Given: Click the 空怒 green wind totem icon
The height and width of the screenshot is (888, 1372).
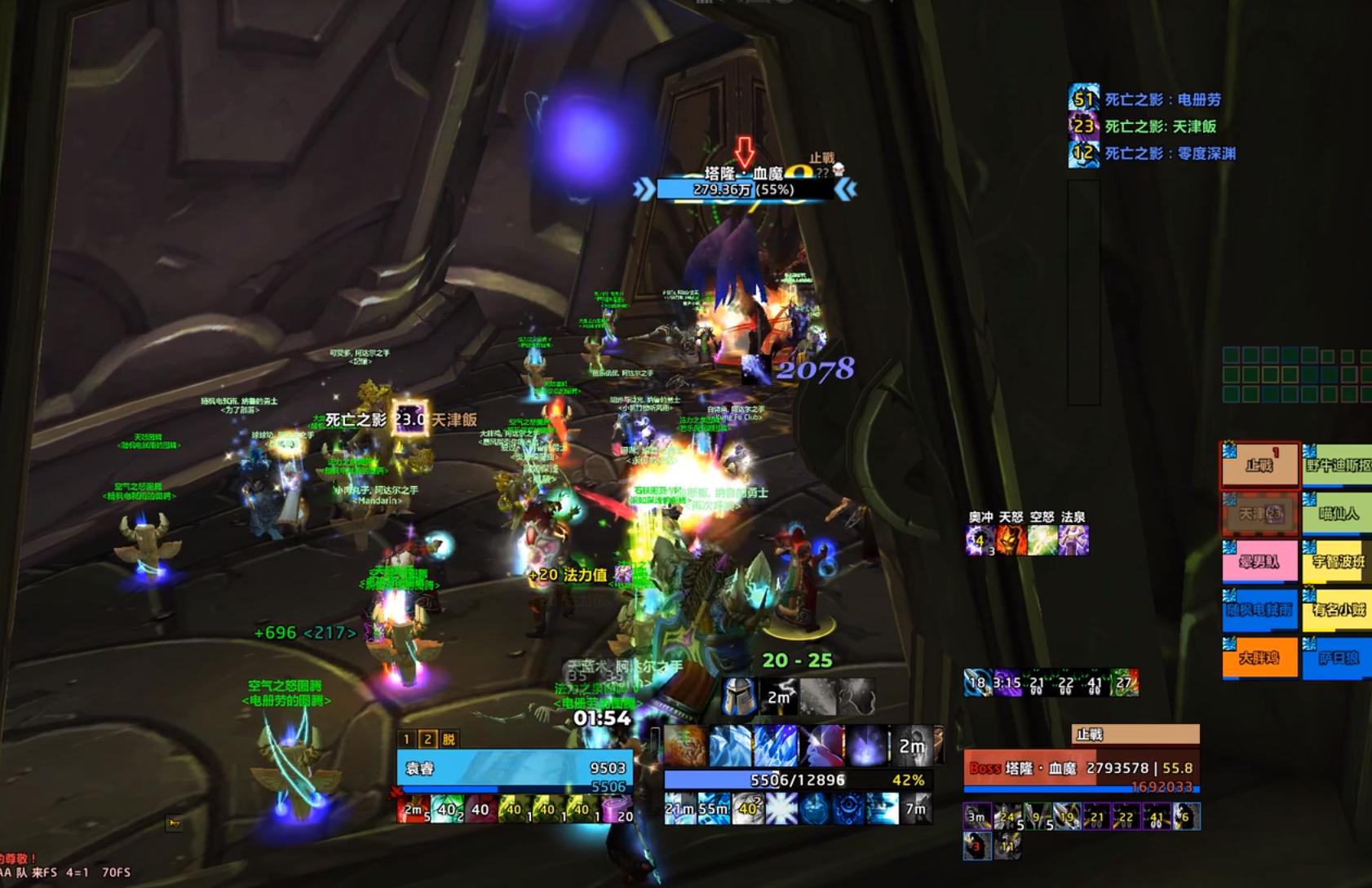Looking at the screenshot, I should [x=1042, y=540].
